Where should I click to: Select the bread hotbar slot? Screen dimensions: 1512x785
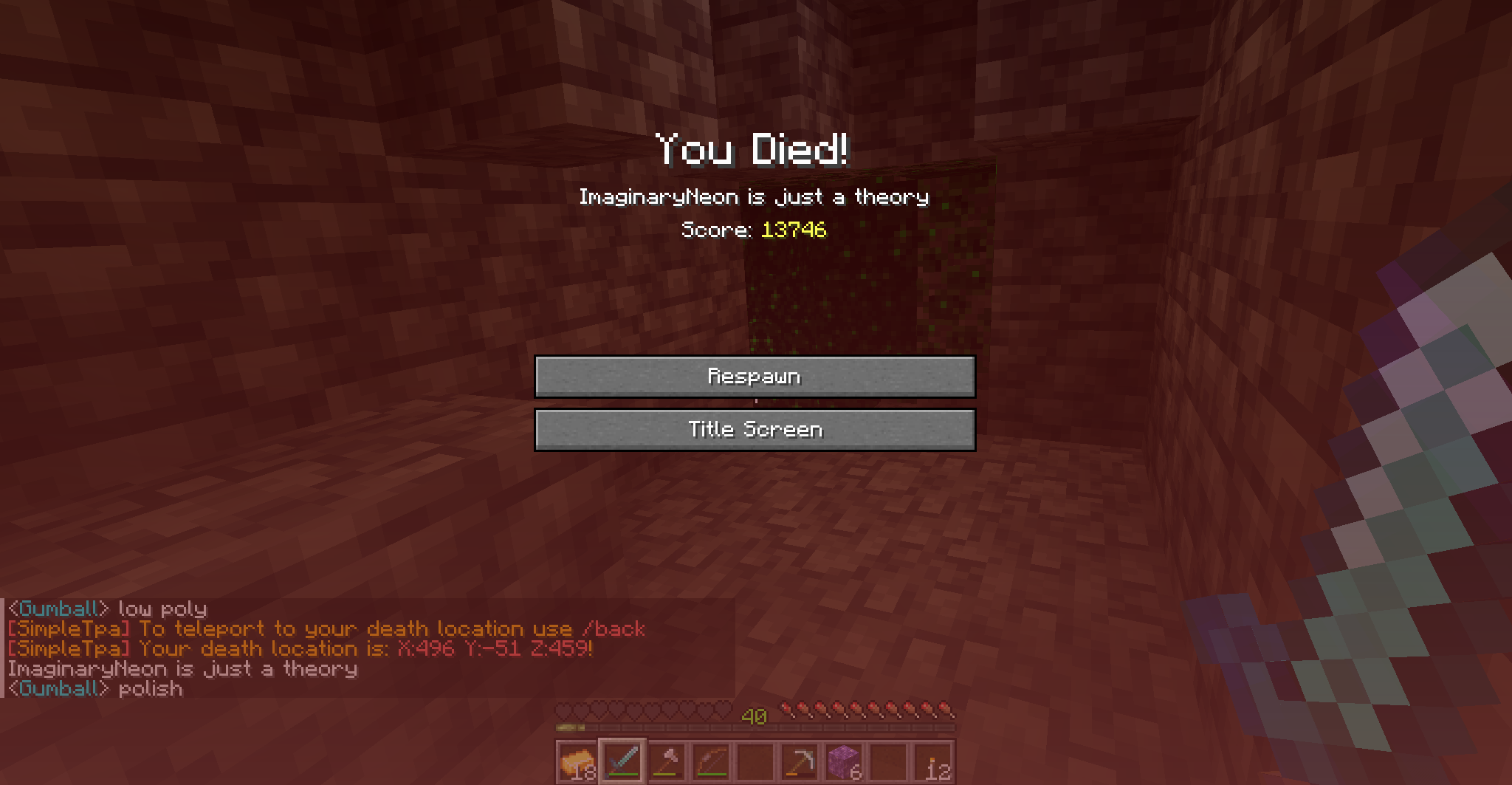[577, 761]
